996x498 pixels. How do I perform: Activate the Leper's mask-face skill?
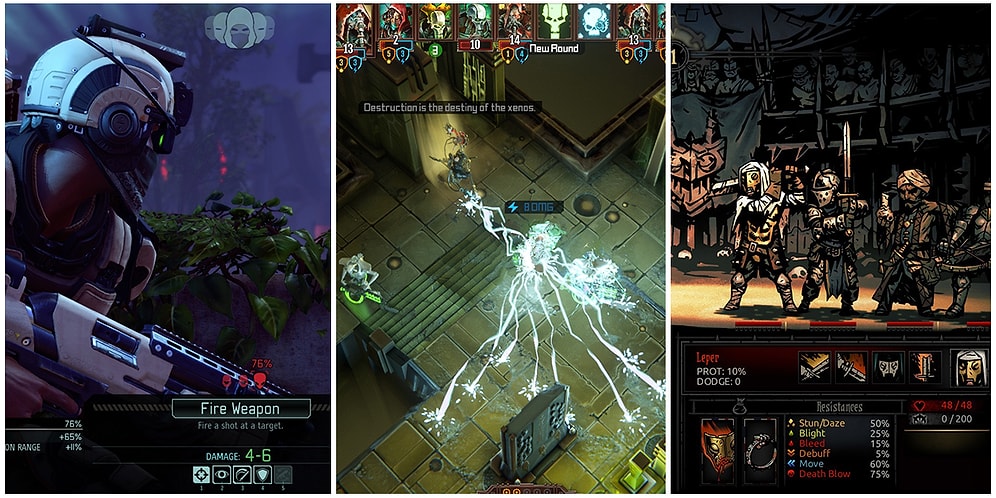click(x=887, y=367)
